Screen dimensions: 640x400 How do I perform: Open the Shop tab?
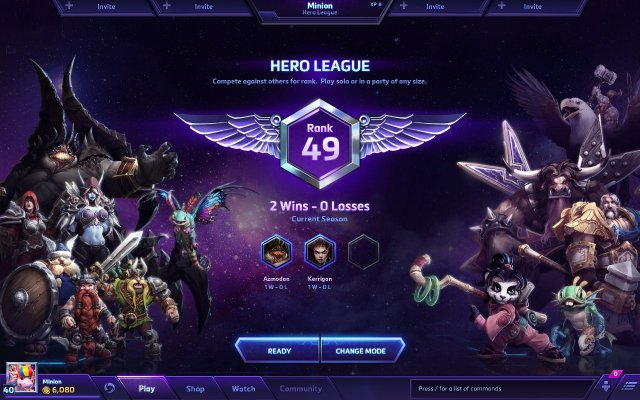point(195,388)
